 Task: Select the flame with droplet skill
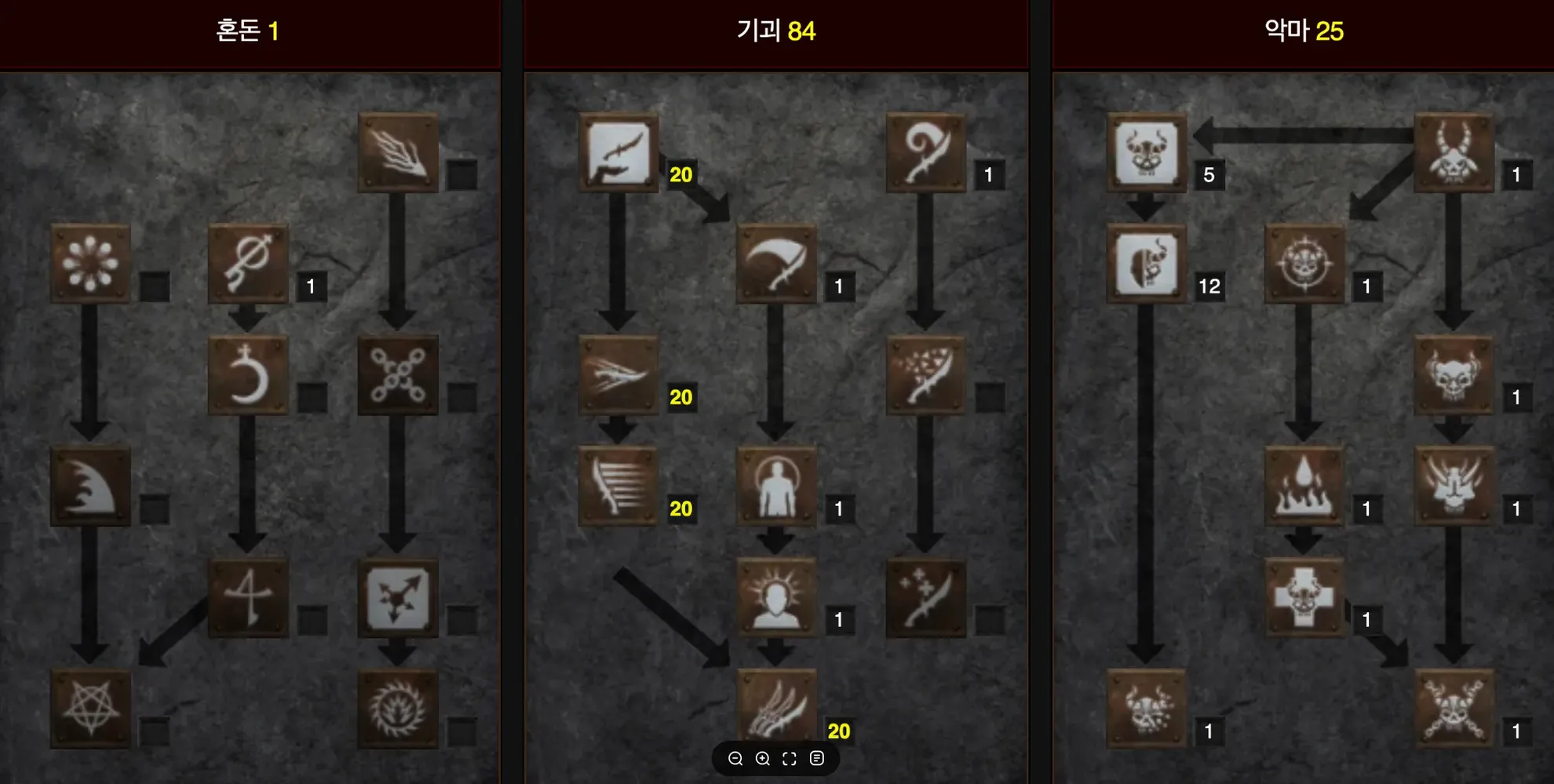(1304, 487)
